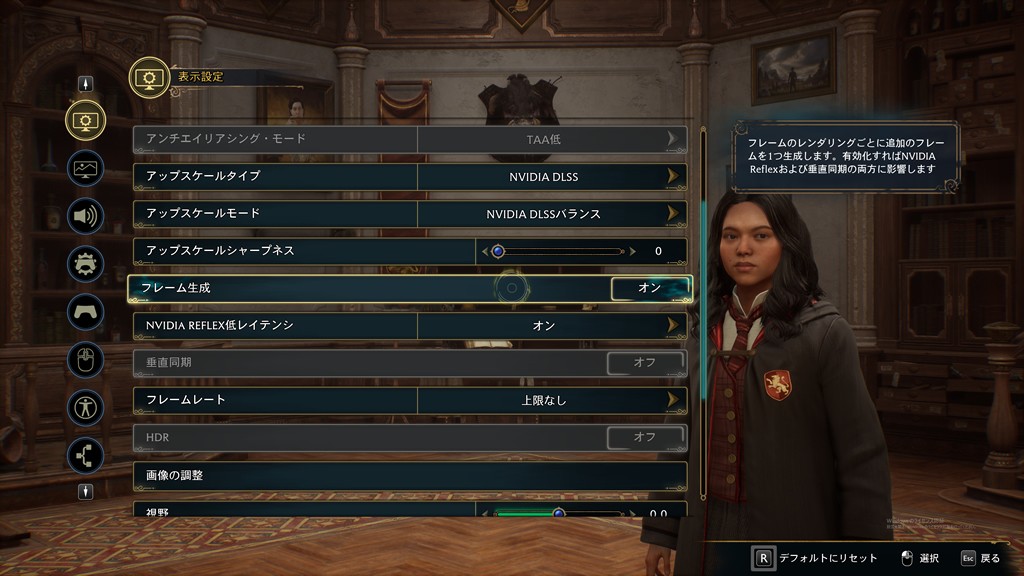Image resolution: width=1024 pixels, height=576 pixels.
Task: Open the 画像の調整 menu entry
Action: pyautogui.click(x=410, y=475)
